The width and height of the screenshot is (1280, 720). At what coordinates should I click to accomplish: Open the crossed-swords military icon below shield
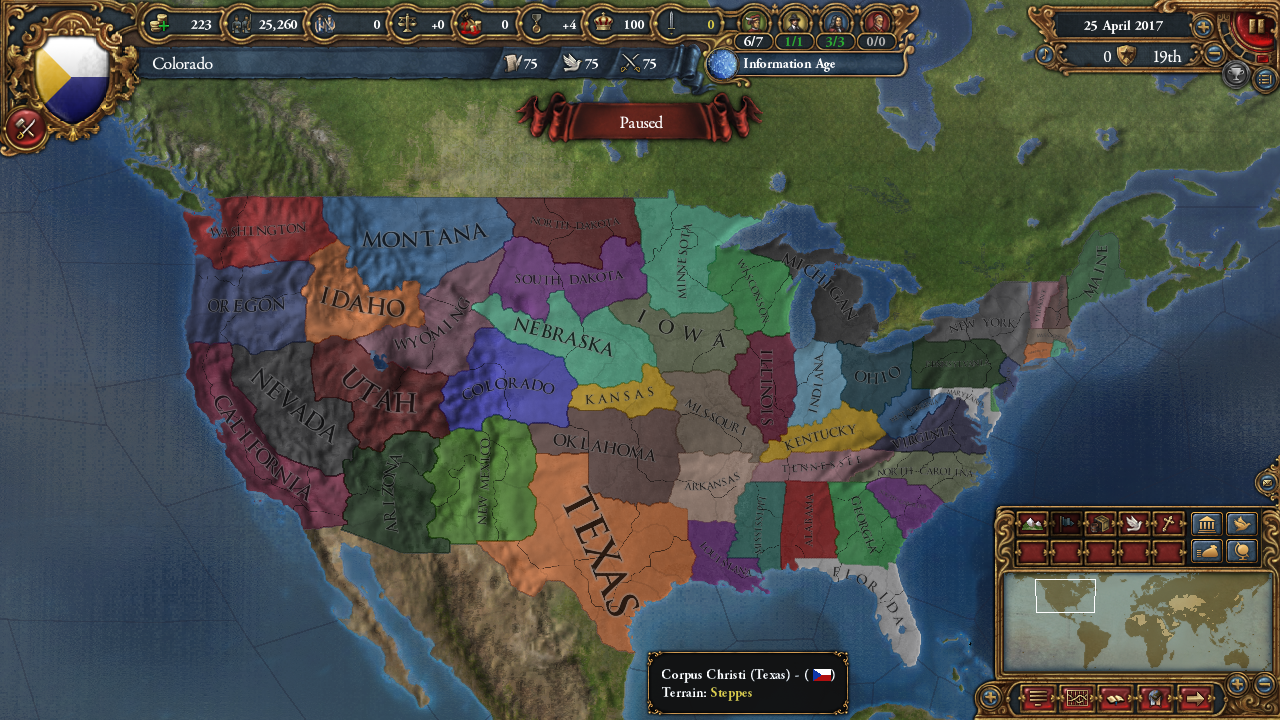(x=24, y=128)
